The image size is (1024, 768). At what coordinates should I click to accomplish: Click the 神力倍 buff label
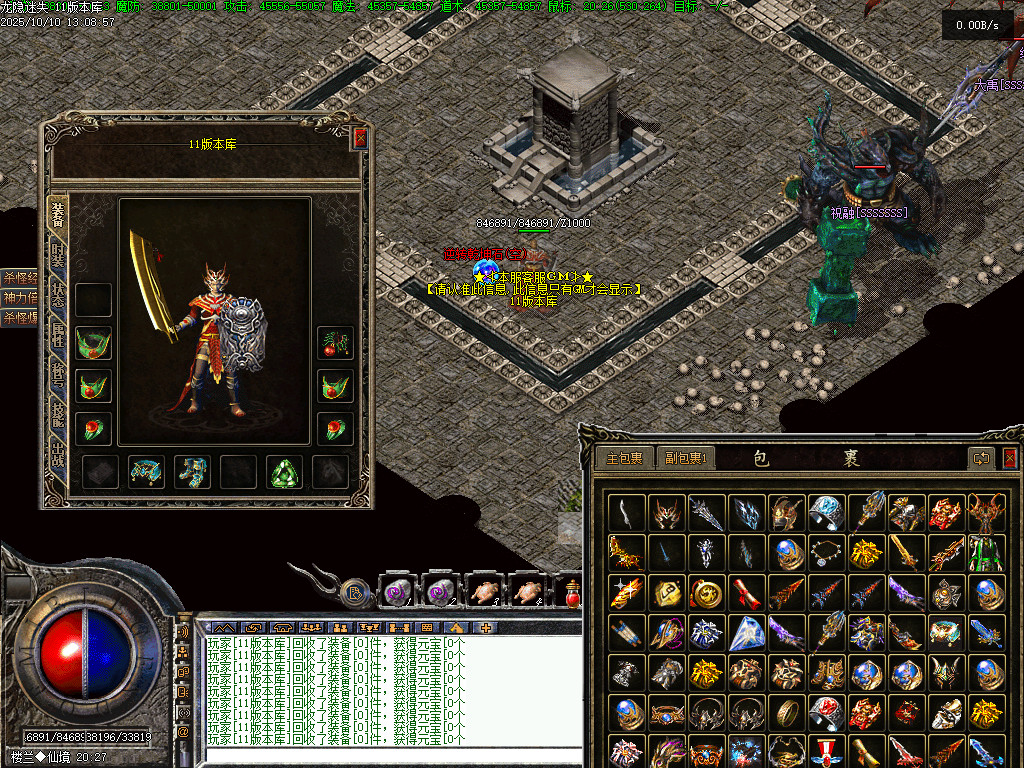pos(19,298)
